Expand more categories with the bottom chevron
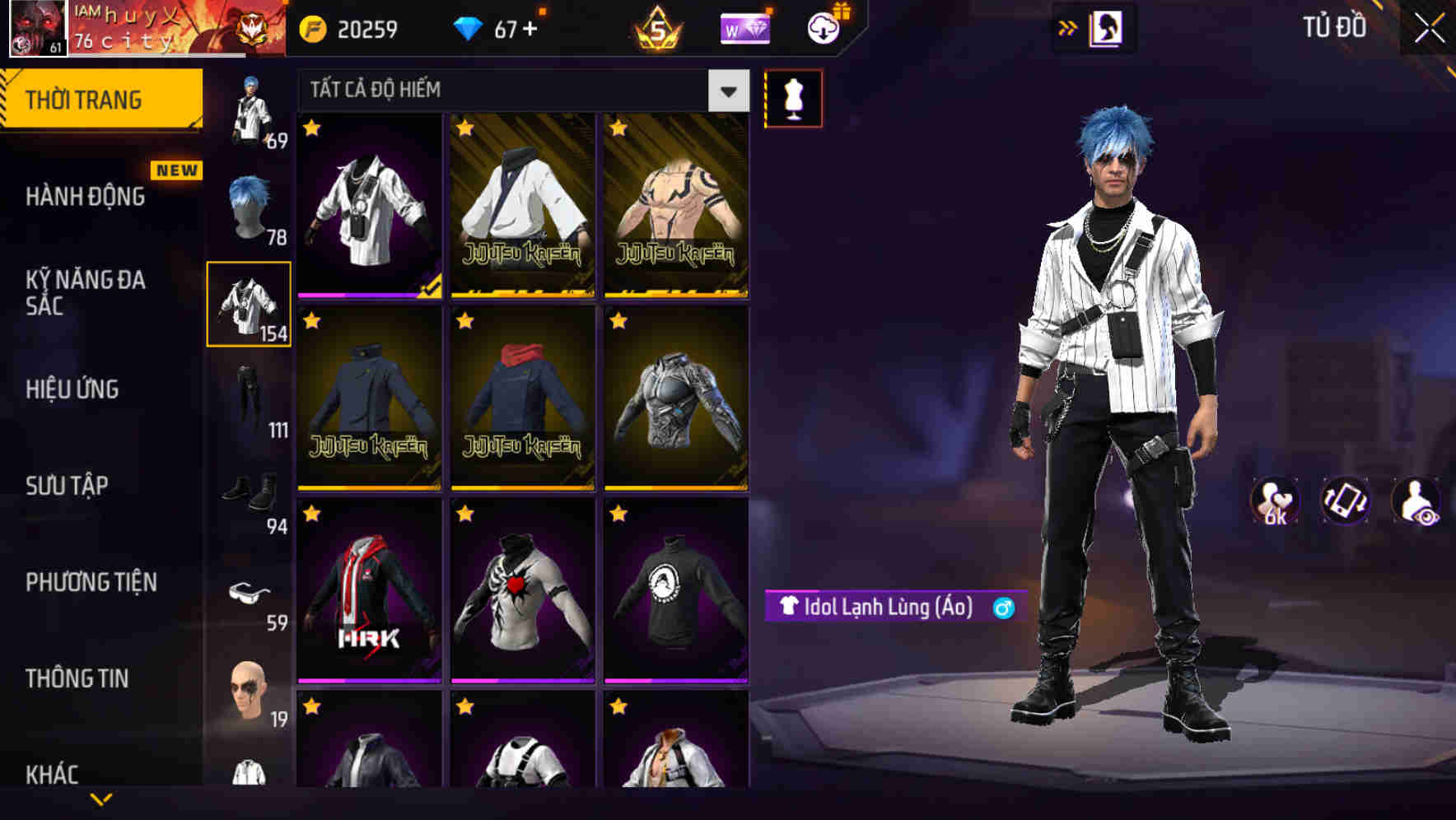The width and height of the screenshot is (1456, 820). [x=100, y=800]
